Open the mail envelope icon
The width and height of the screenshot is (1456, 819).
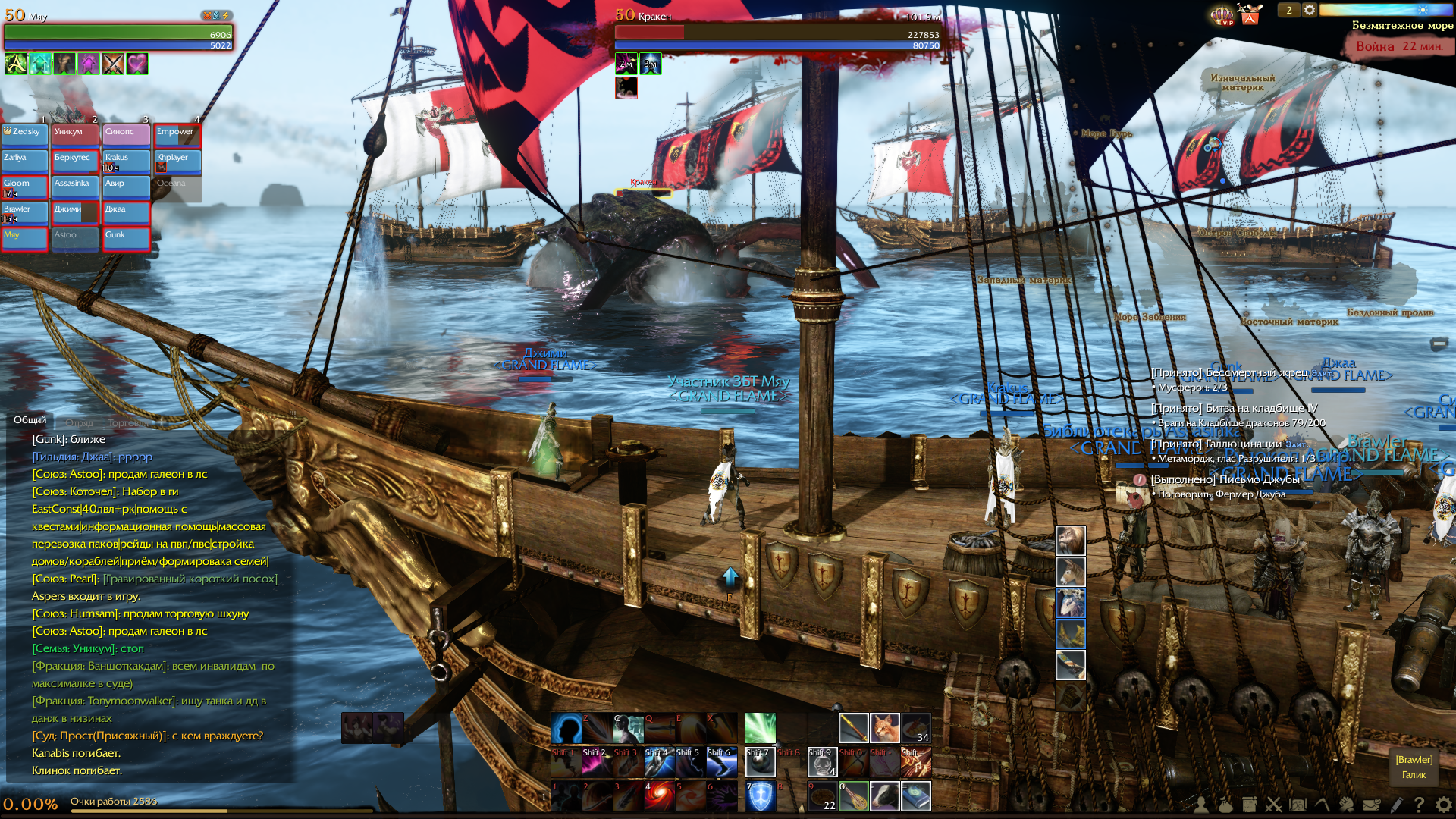pos(1371,805)
